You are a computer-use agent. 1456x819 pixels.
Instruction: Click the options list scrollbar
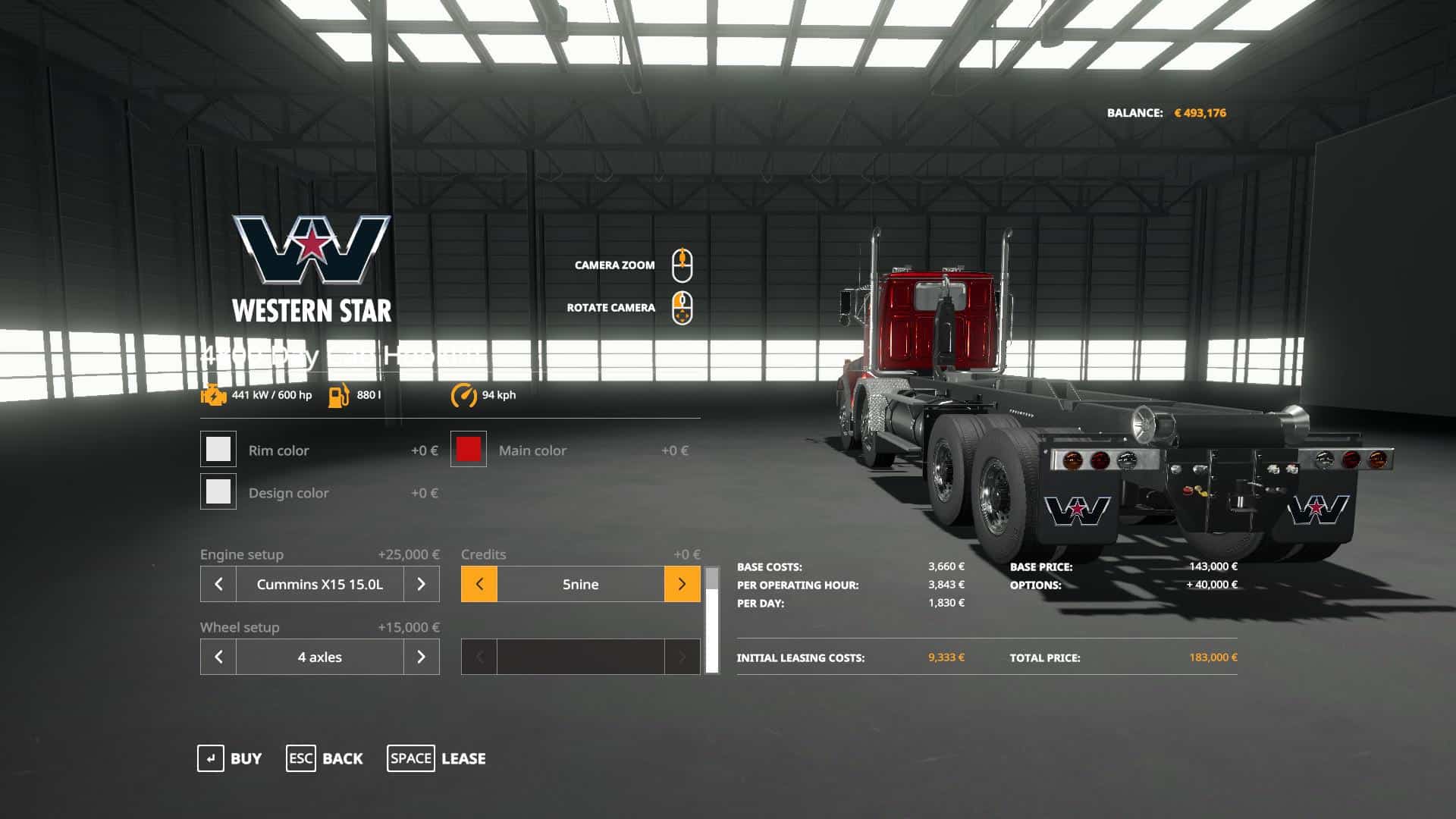pyautogui.click(x=712, y=620)
